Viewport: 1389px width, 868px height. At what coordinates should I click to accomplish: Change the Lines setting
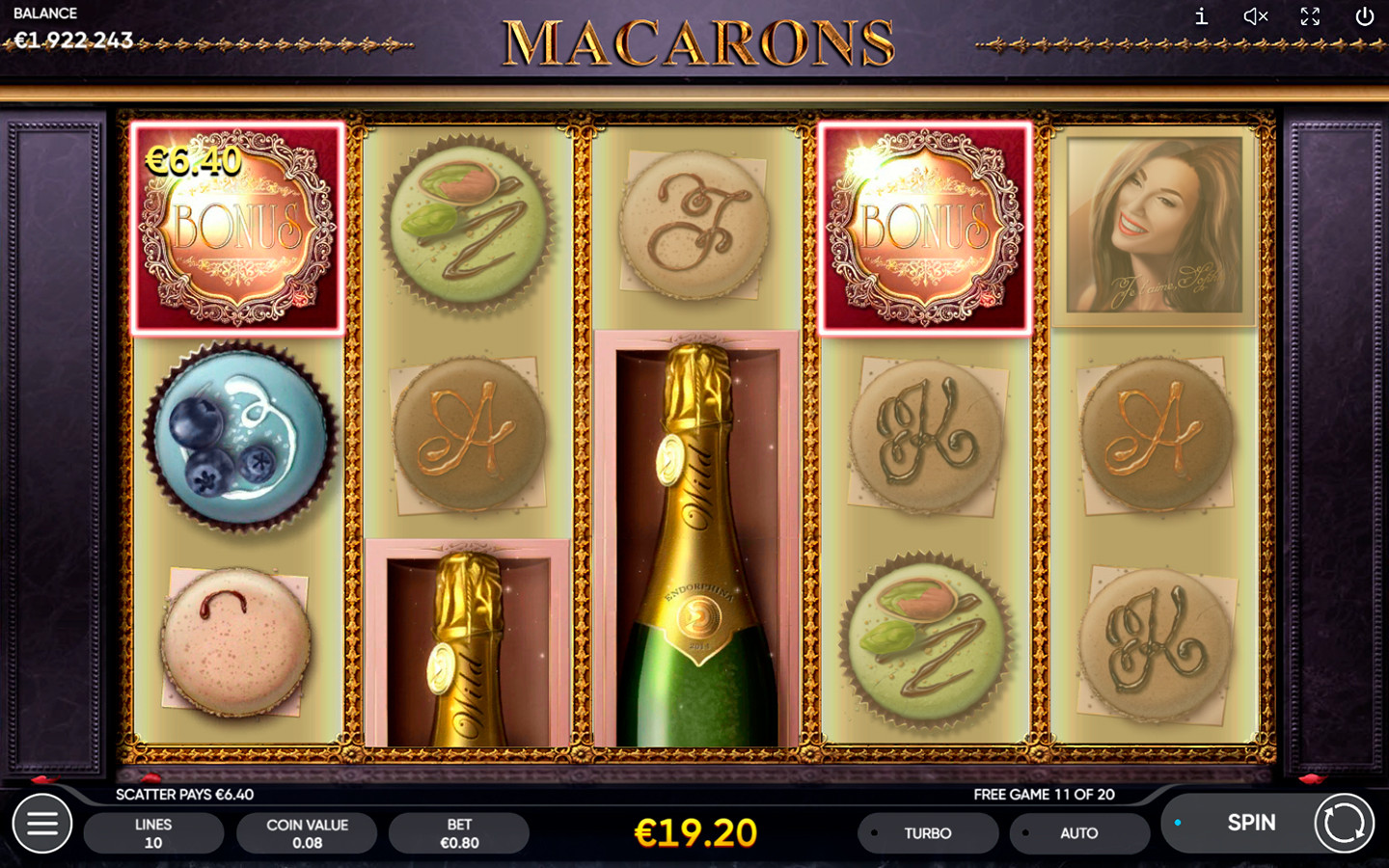(x=153, y=833)
